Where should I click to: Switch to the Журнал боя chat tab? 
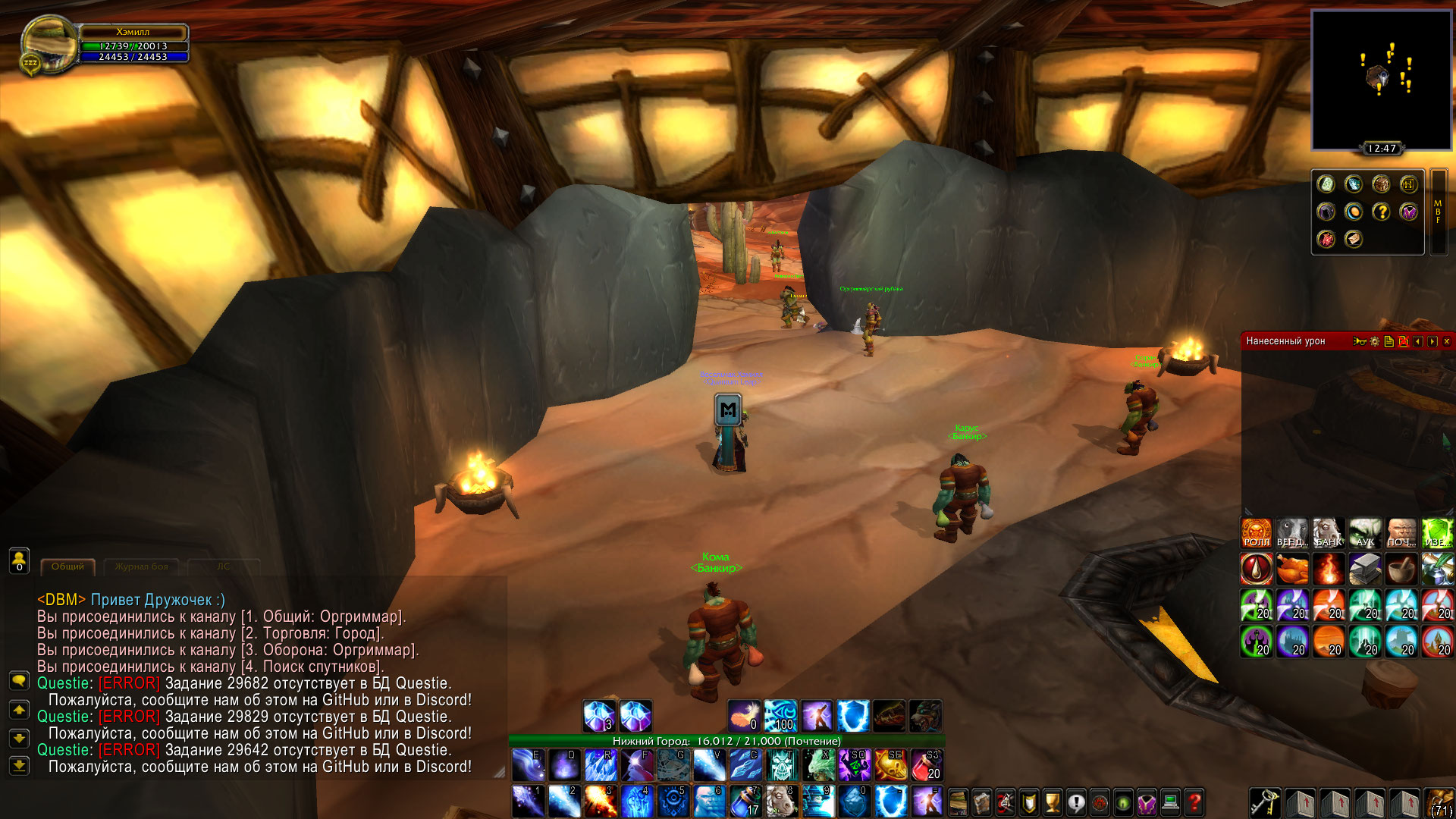pyautogui.click(x=141, y=566)
